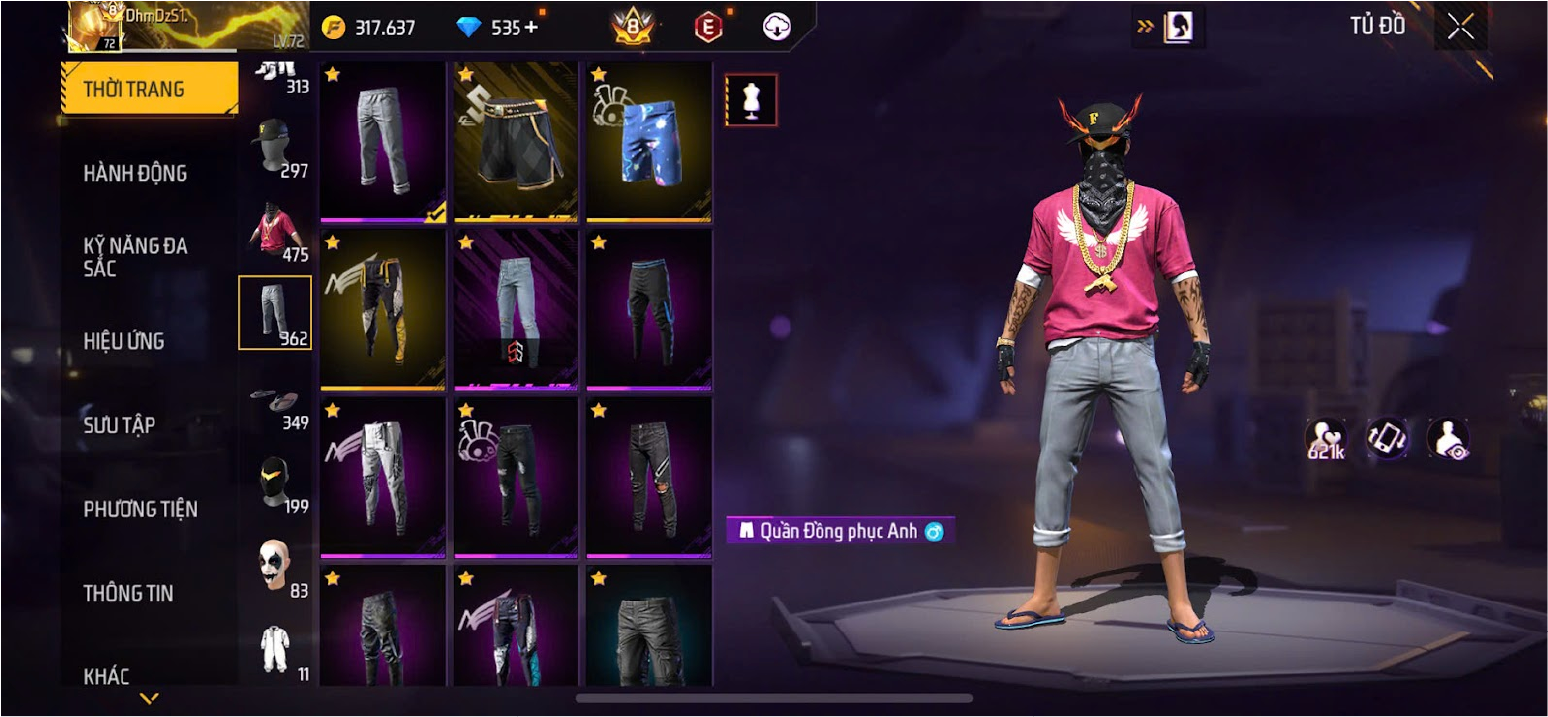Viewport: 1548px width, 717px height.
Task: Open the Sưu Tập tab
Action: click(119, 425)
